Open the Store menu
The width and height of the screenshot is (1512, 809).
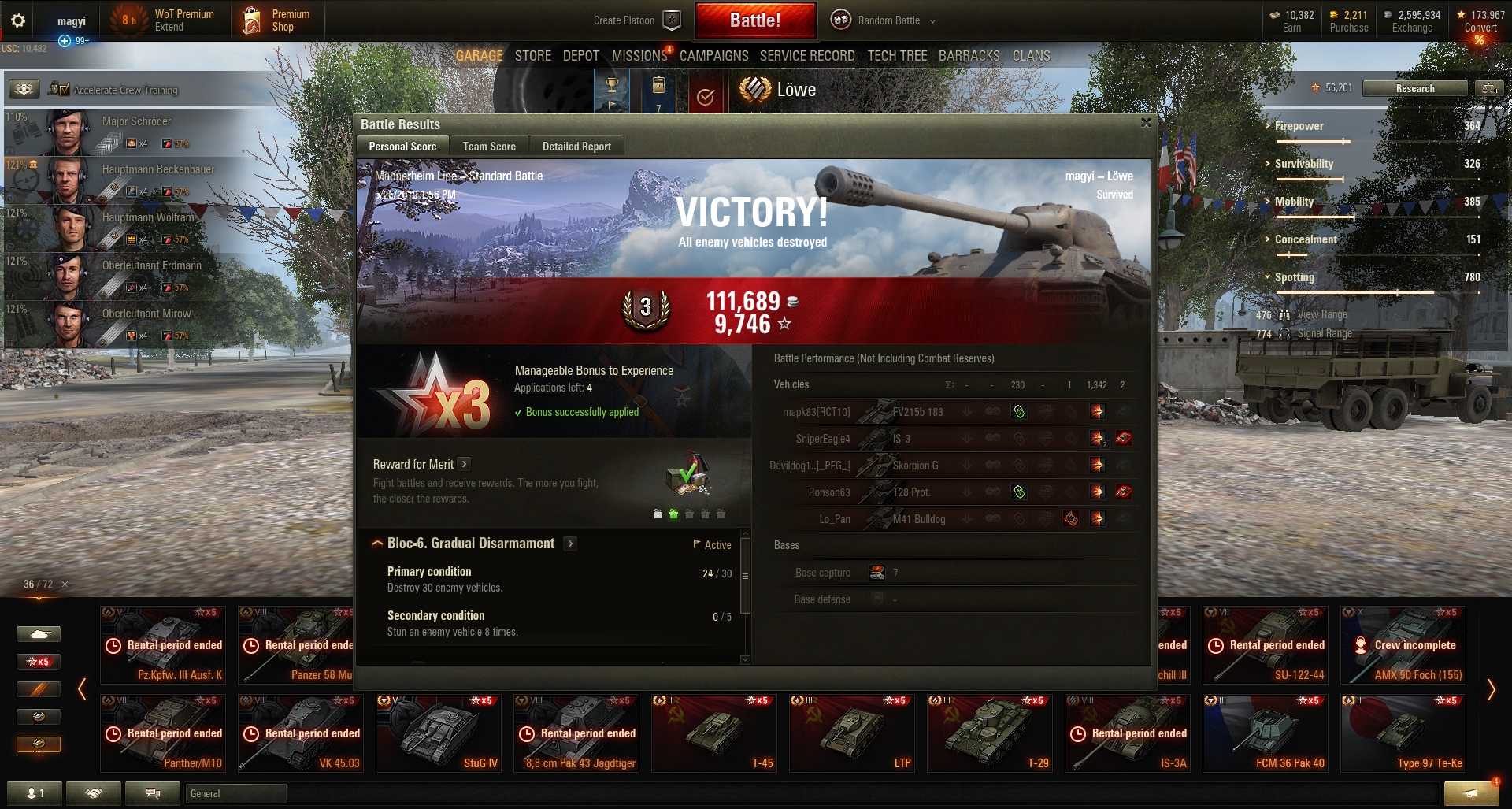[532, 56]
